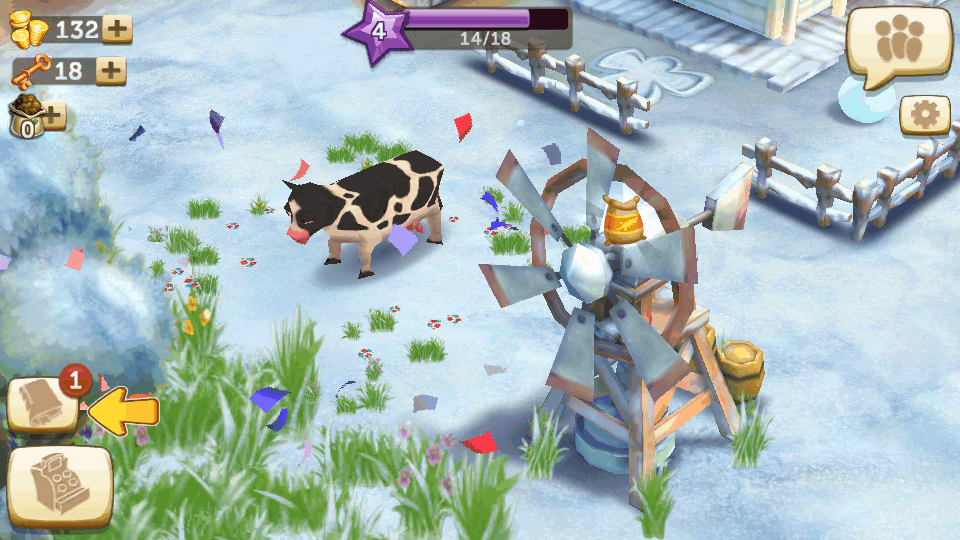960x540 pixels.
Task: Add more coins with the plus button
Action: 117,29
